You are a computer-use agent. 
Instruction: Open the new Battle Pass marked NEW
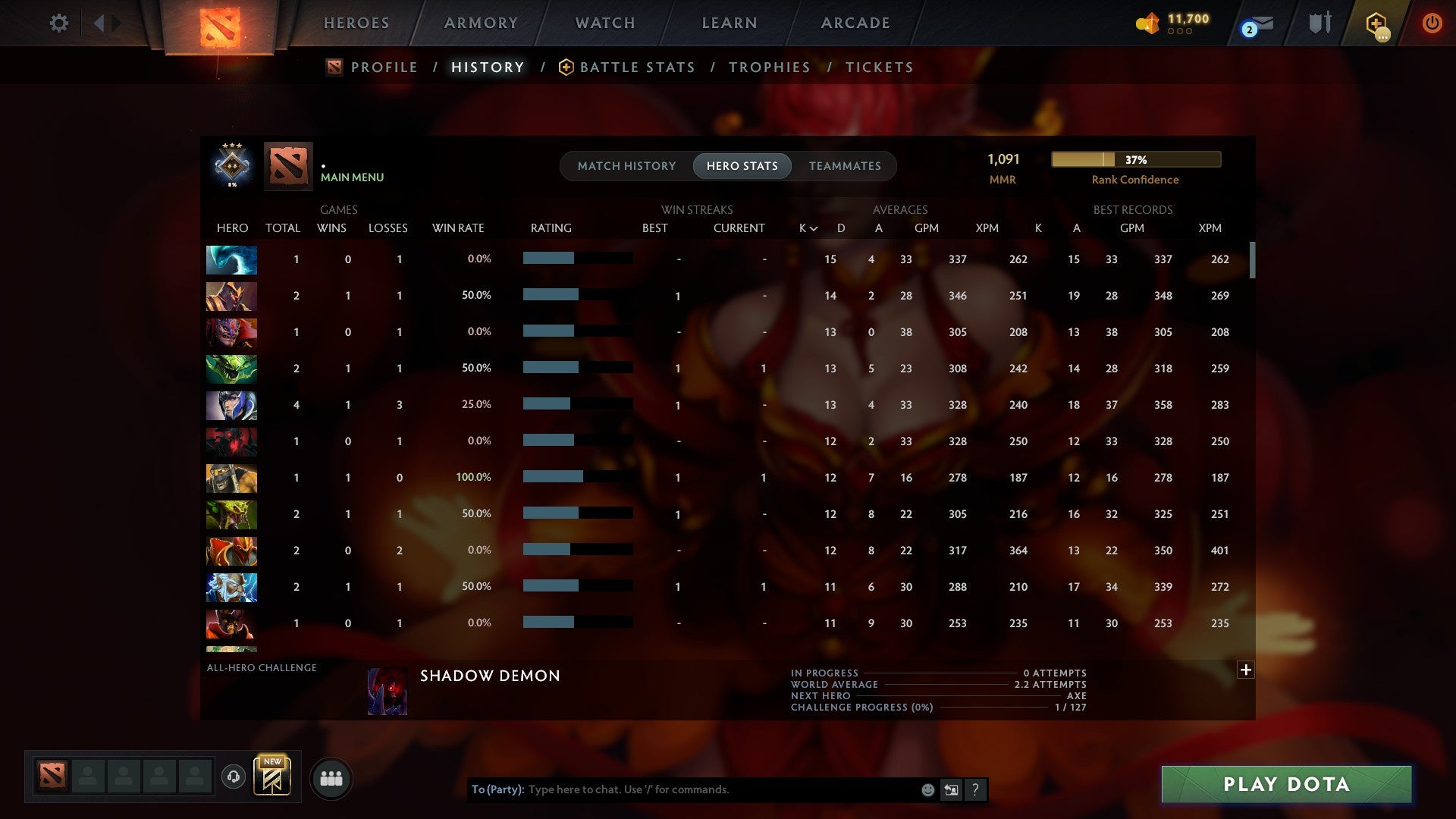pyautogui.click(x=272, y=777)
